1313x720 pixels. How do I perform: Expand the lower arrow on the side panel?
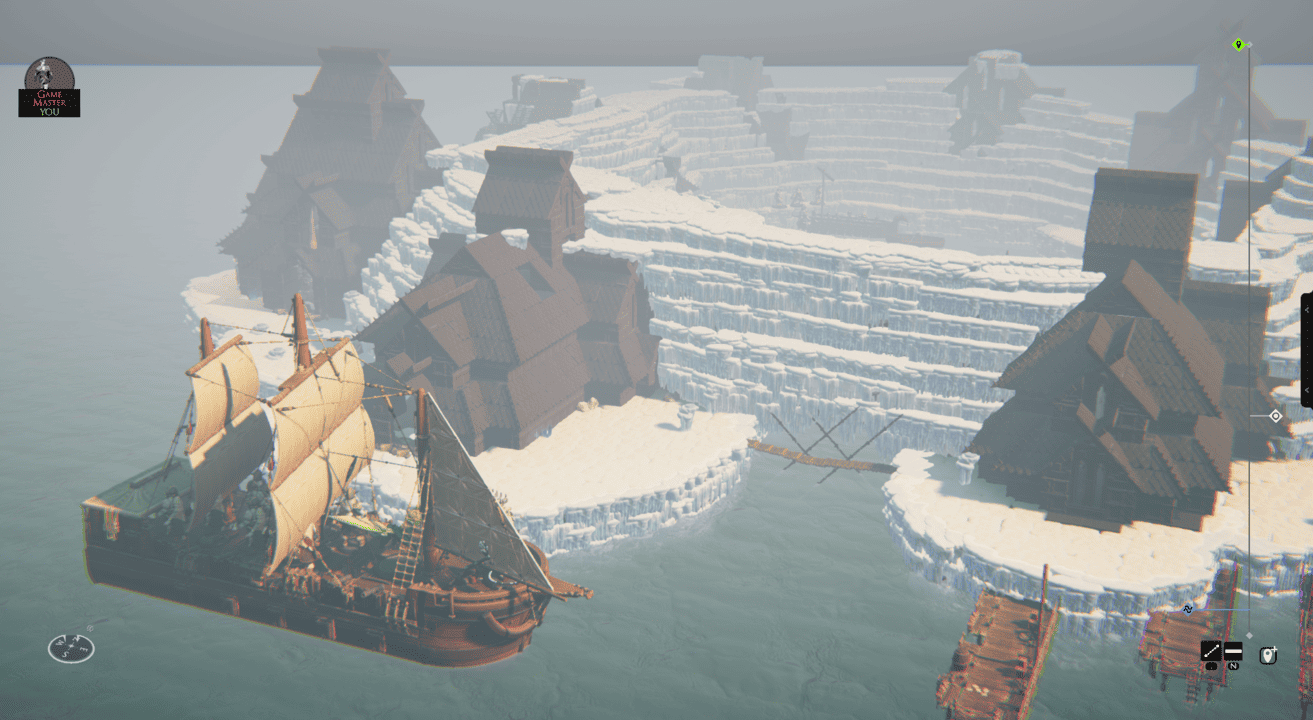point(1306,390)
